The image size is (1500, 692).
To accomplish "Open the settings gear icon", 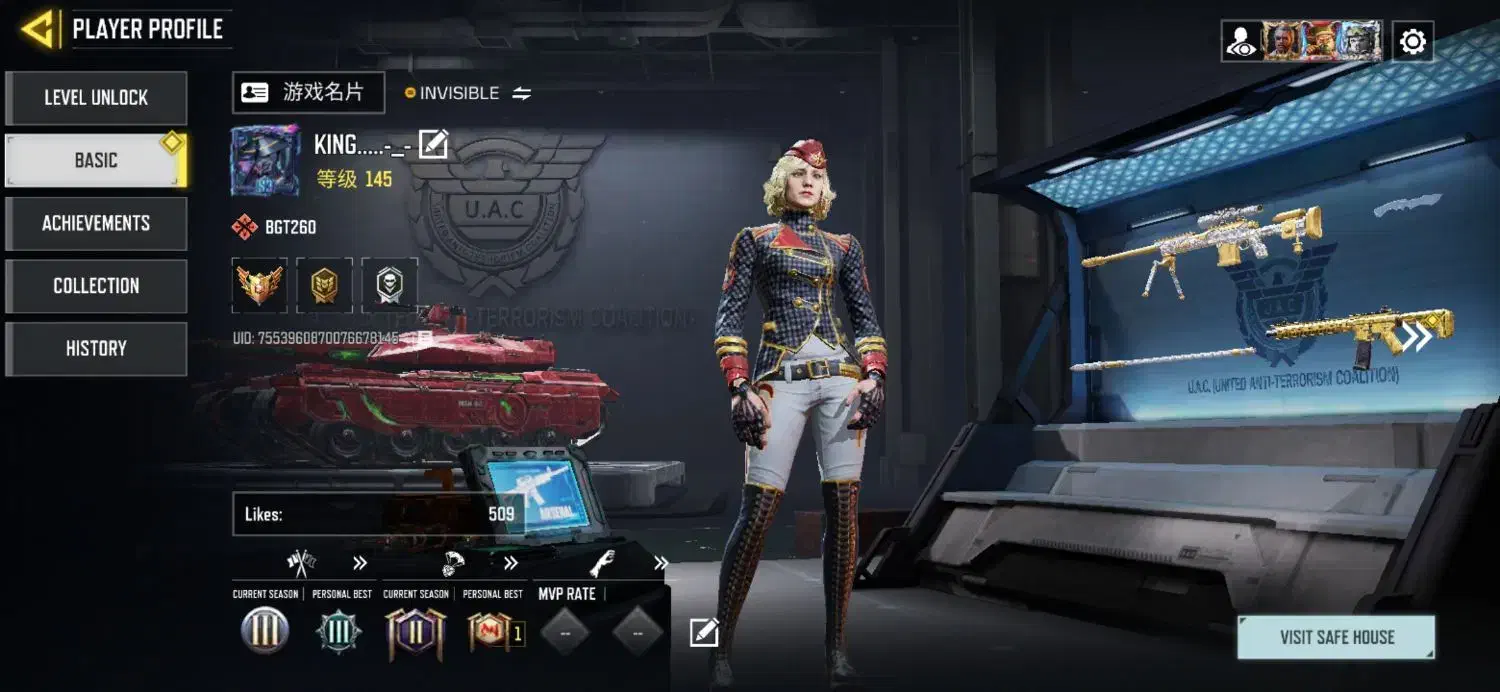I will pos(1412,42).
